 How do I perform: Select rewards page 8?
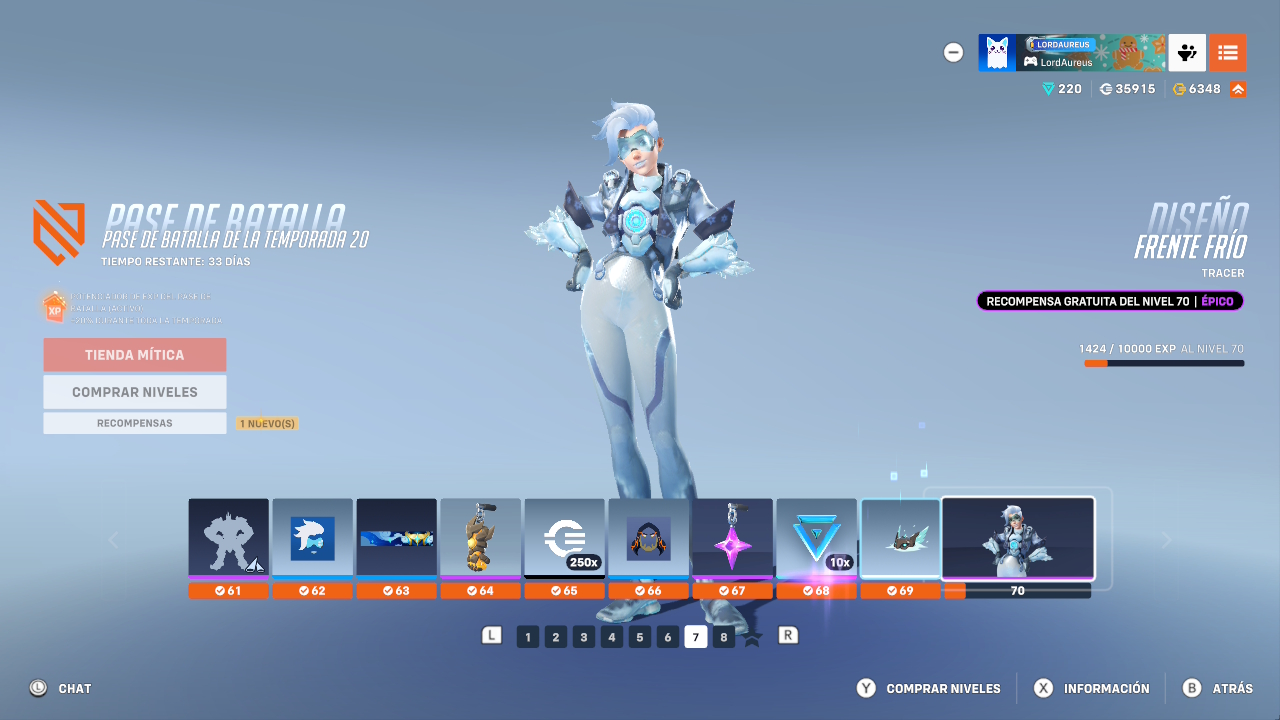coord(723,636)
